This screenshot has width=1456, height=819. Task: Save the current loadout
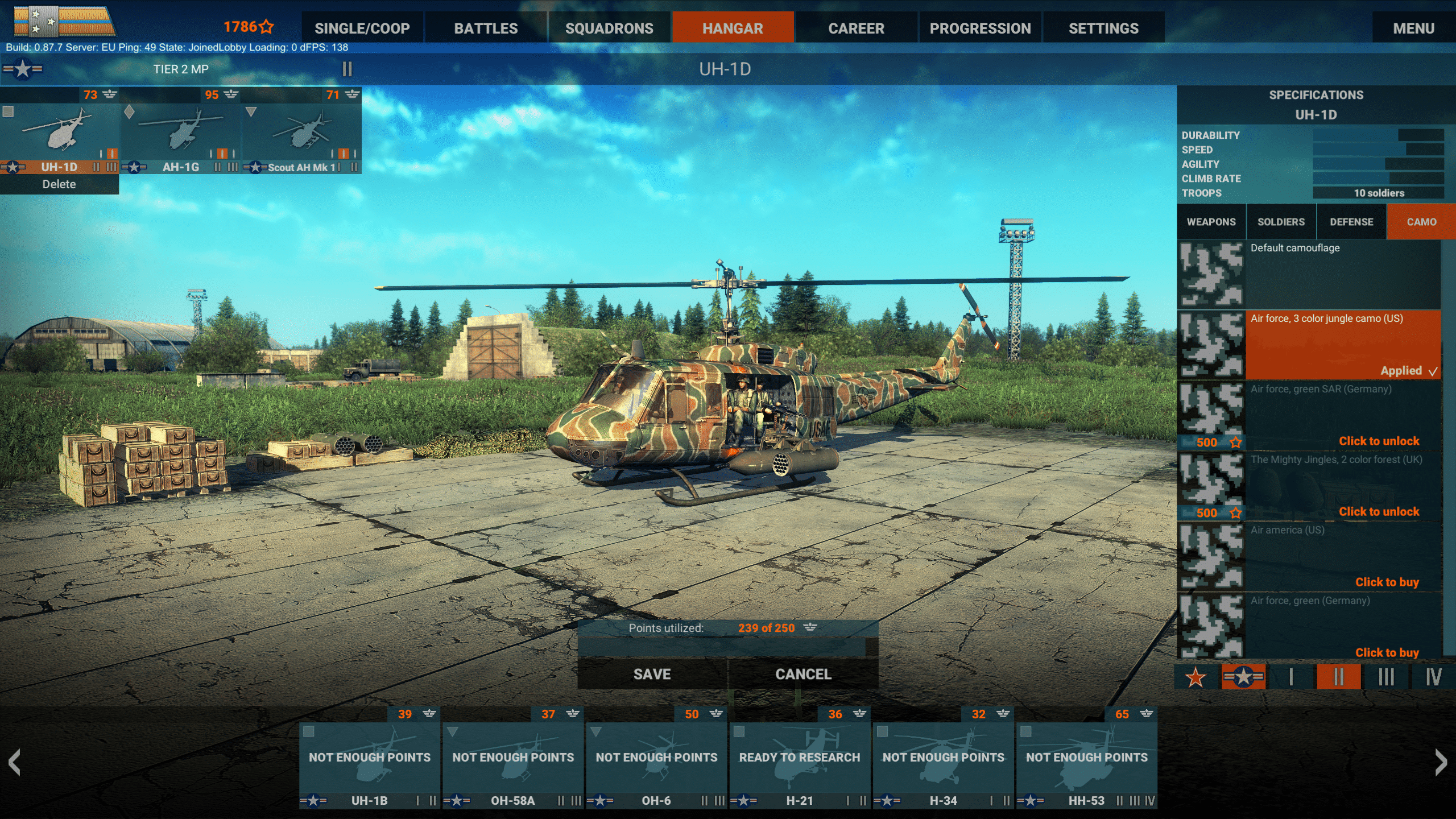click(x=652, y=674)
